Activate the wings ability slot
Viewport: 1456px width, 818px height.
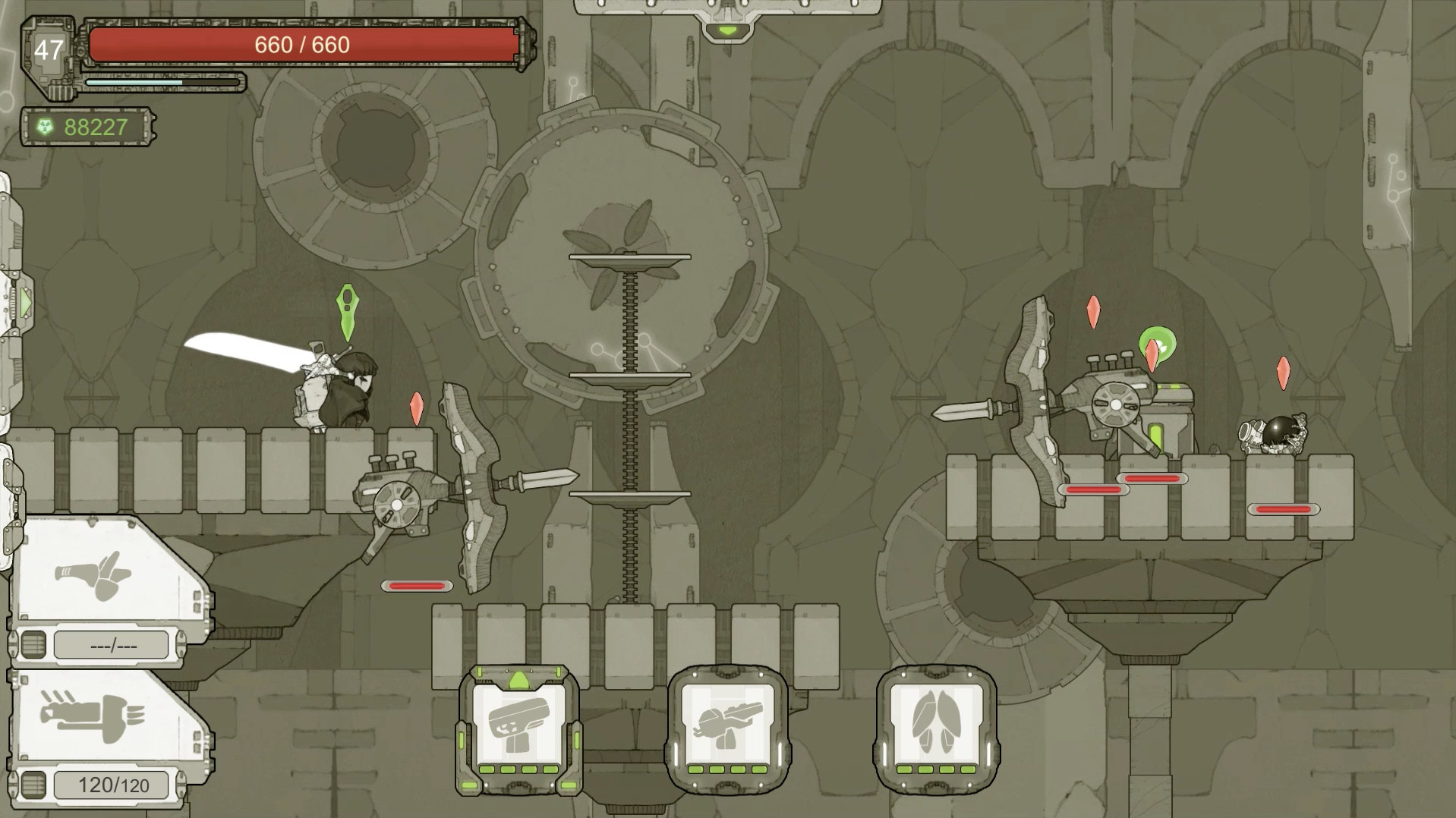tap(936, 730)
